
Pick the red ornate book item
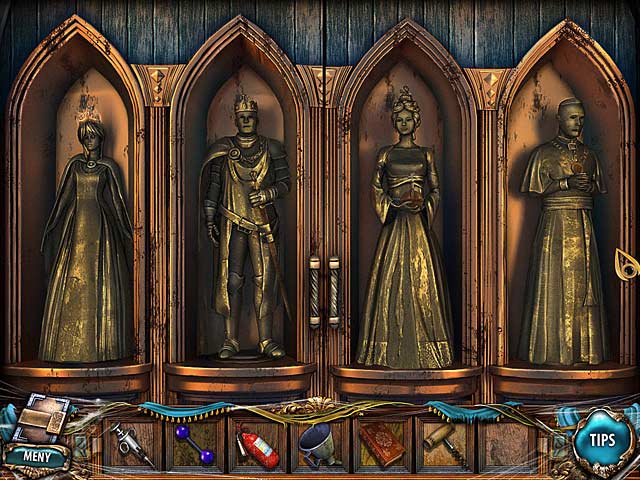(382, 443)
